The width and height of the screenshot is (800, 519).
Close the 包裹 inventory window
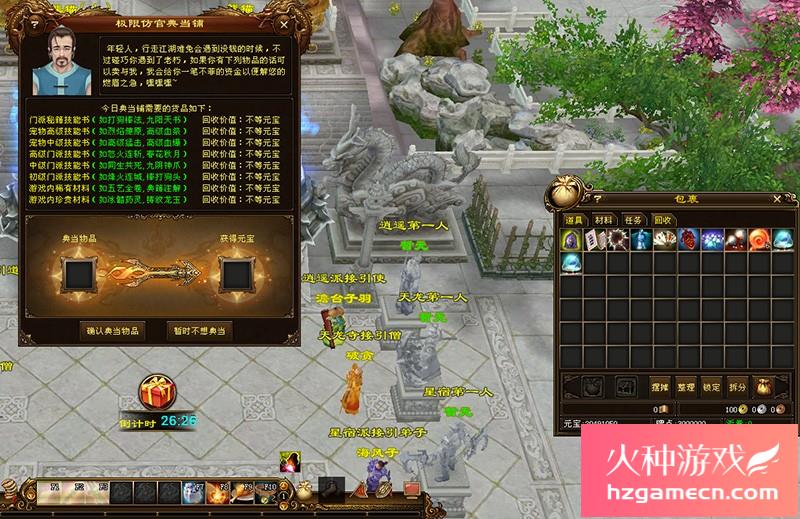pyautogui.click(x=779, y=198)
